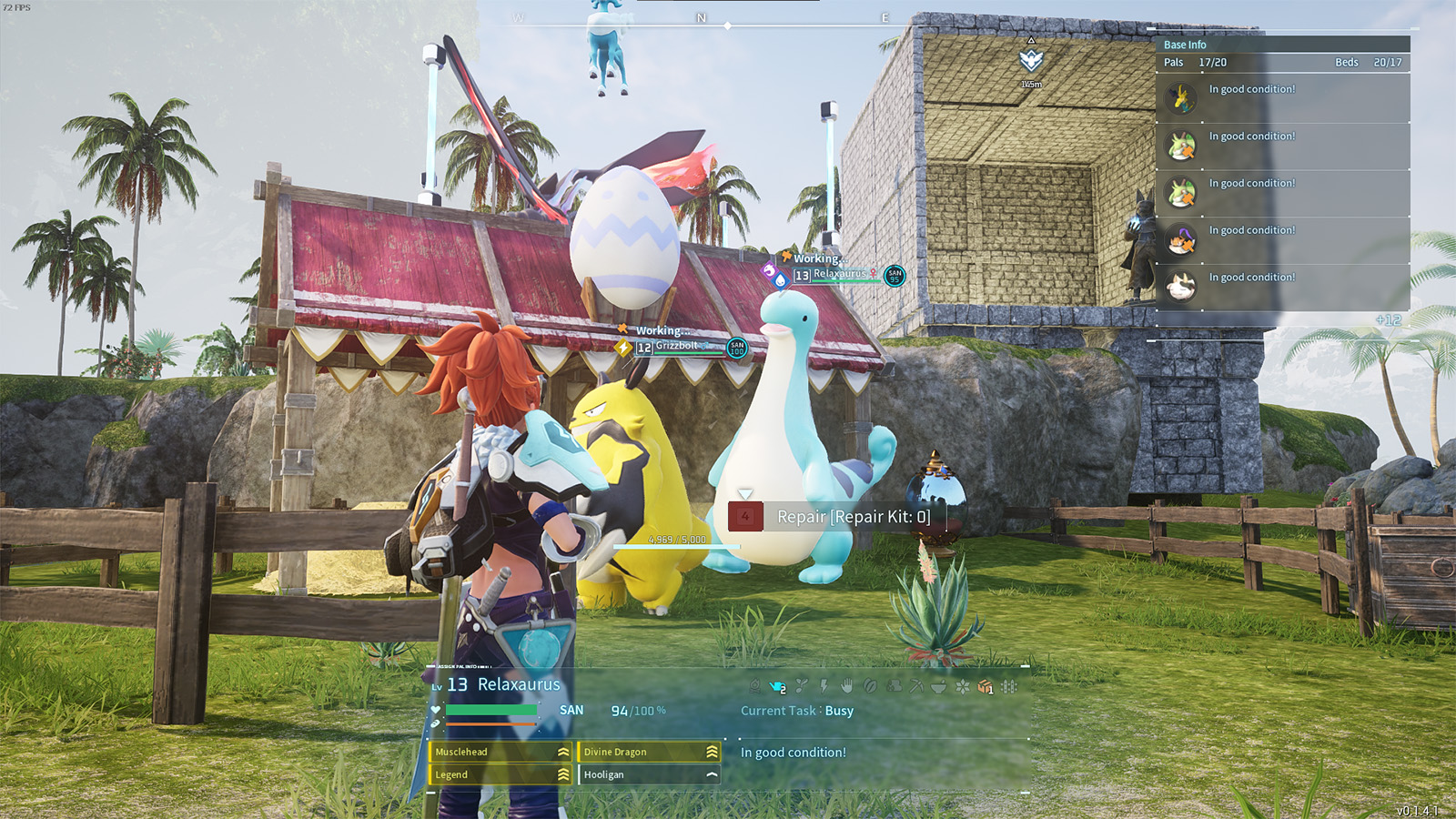The height and width of the screenshot is (819, 1456).
Task: Click the transporting box work icon
Action: [x=985, y=687]
